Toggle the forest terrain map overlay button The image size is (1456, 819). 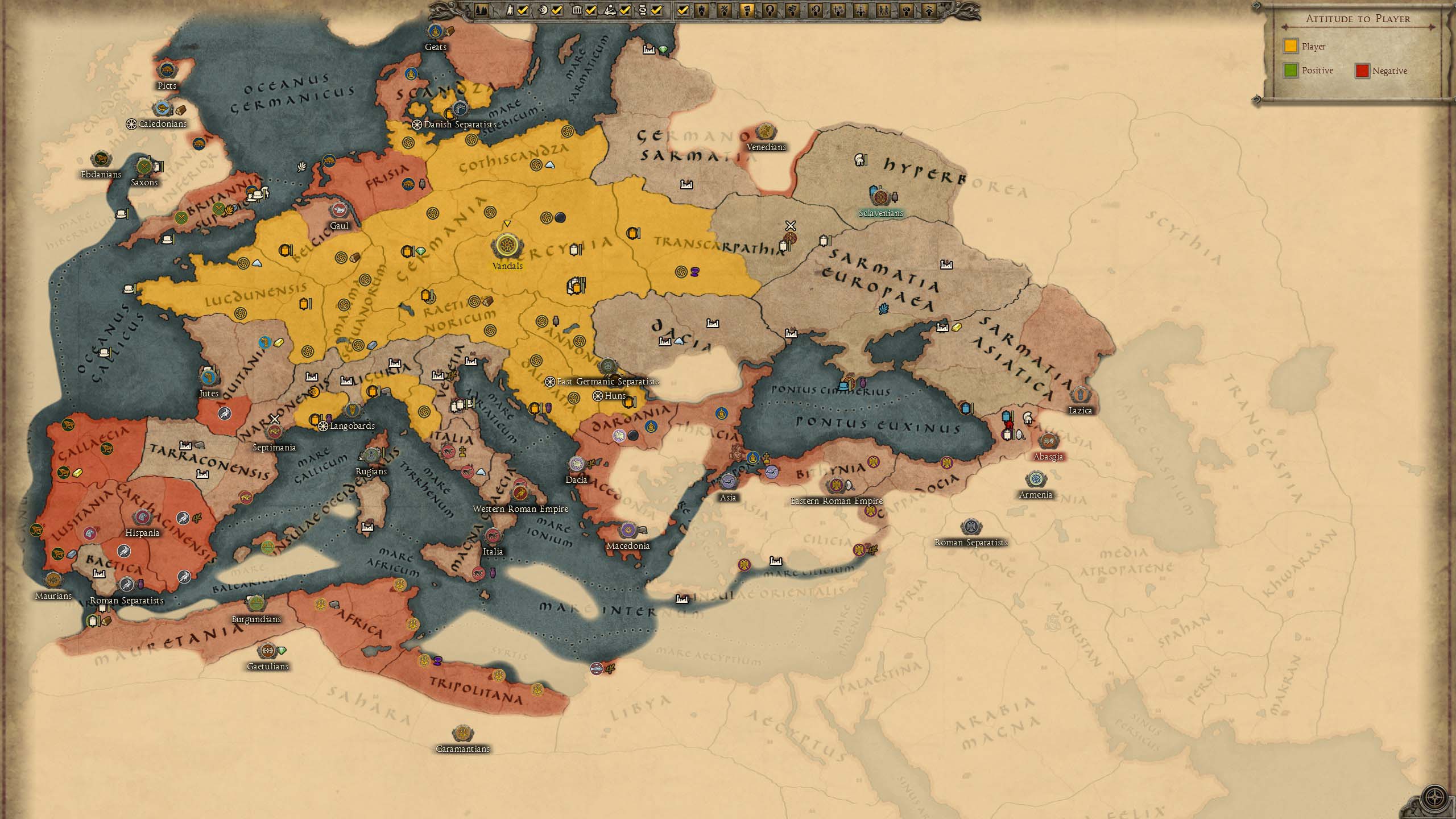tap(481, 10)
